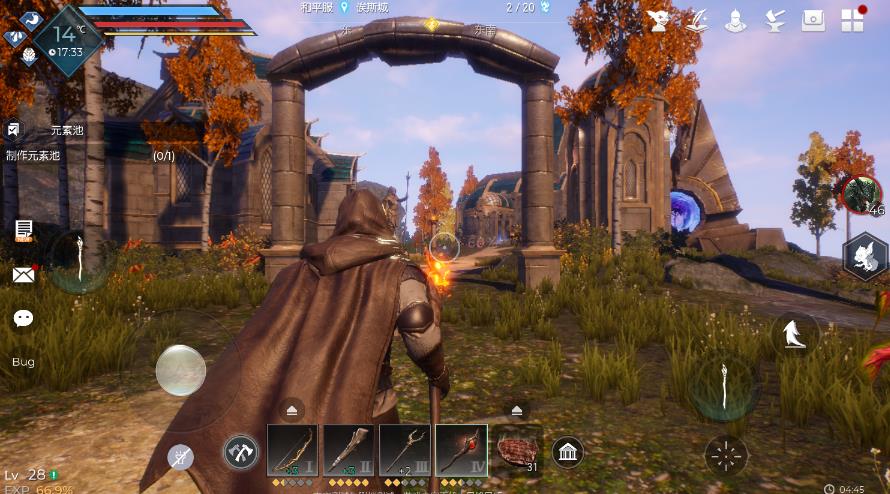Open the quill and book journal

697,20
